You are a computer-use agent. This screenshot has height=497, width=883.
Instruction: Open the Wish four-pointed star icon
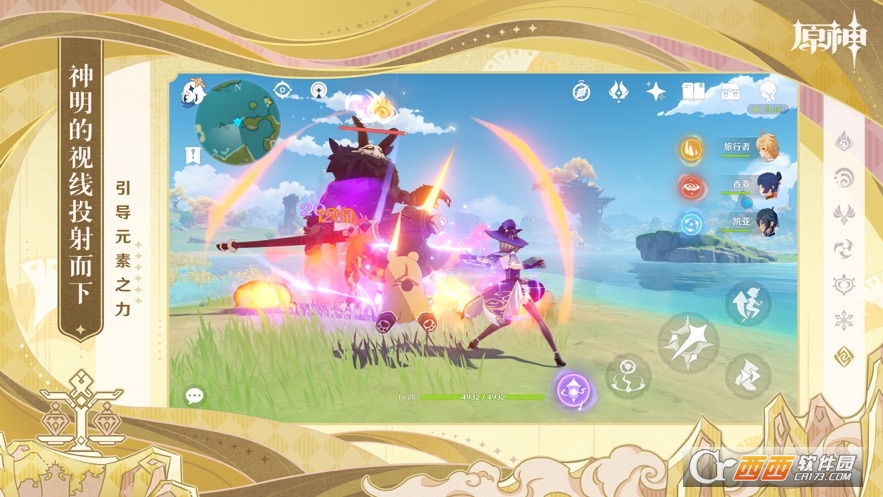point(656,92)
